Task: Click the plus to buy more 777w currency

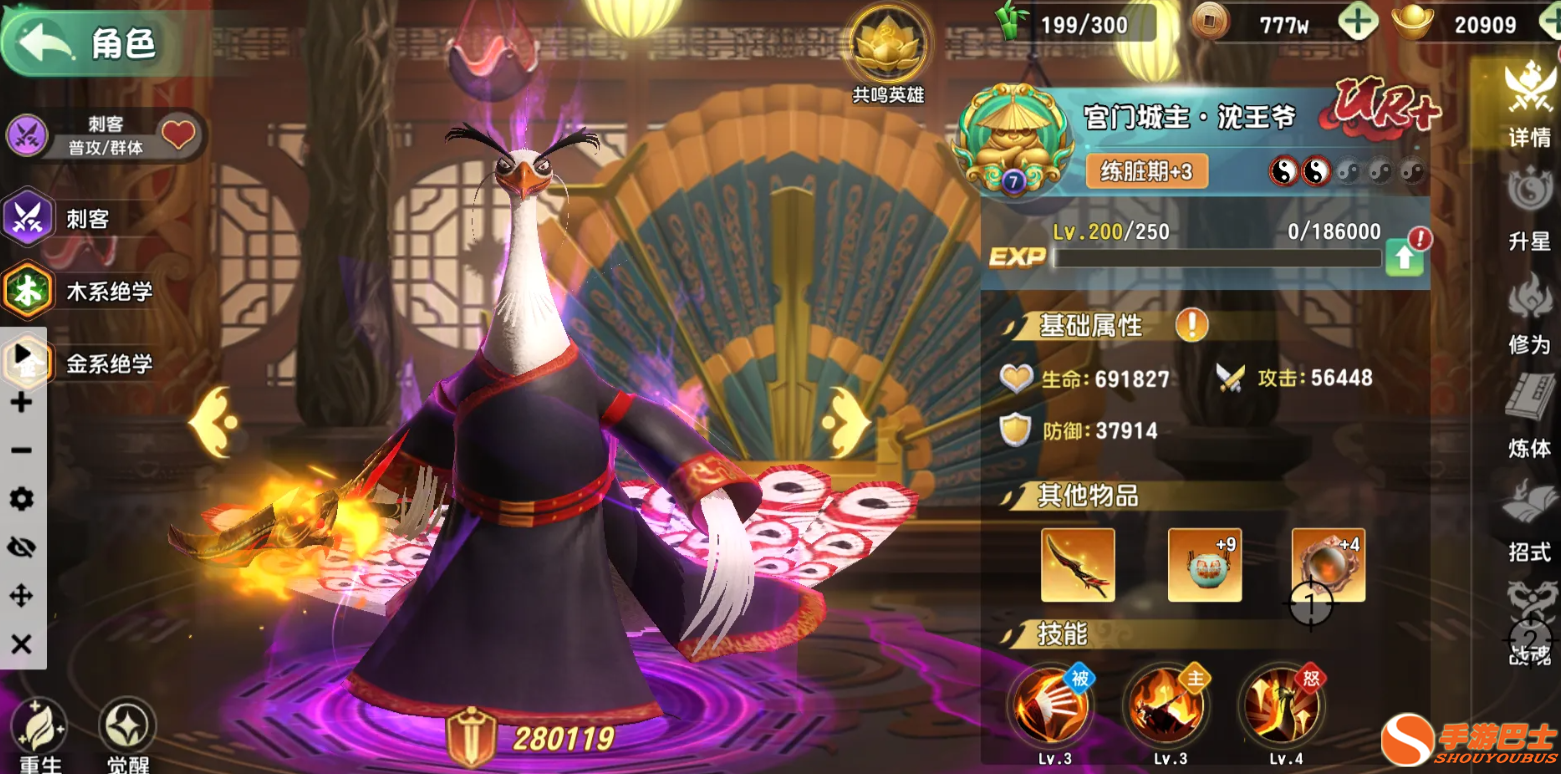Action: [x=1358, y=21]
